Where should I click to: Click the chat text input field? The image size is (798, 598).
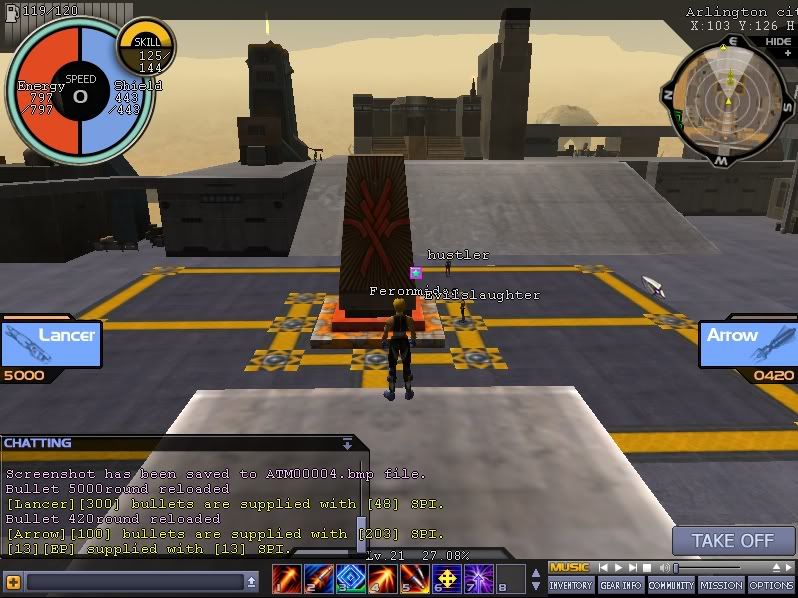tap(134, 581)
